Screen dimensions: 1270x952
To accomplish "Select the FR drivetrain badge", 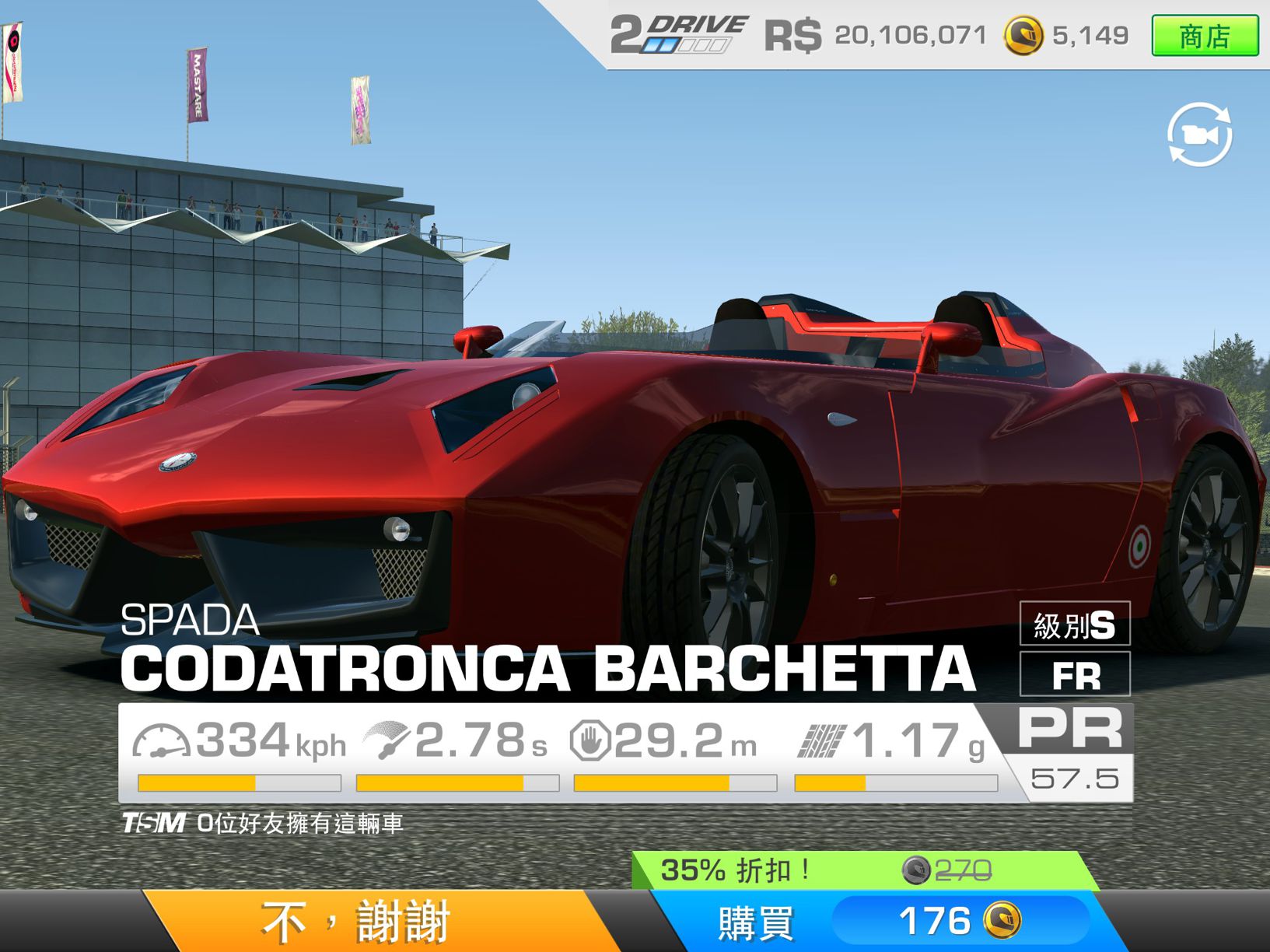I will tap(1075, 676).
